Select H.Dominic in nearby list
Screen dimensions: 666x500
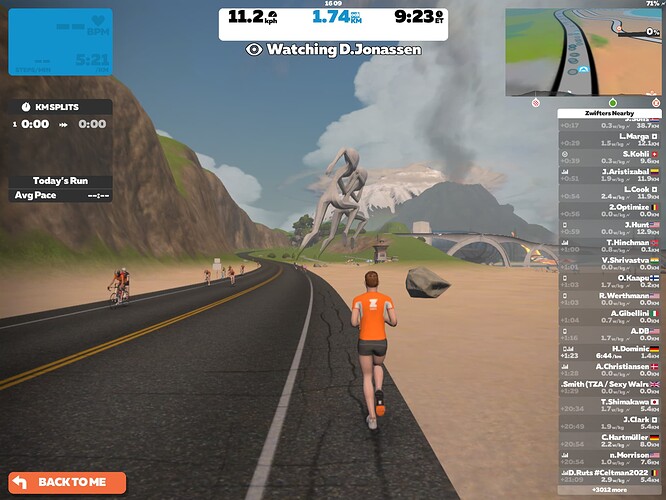click(x=609, y=352)
